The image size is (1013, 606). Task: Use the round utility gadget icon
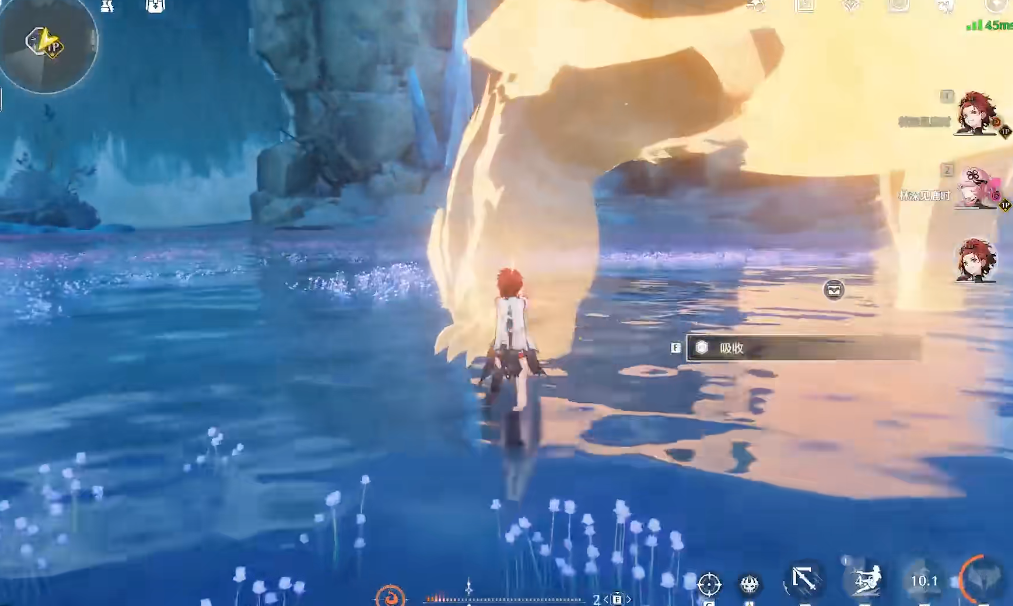[751, 584]
